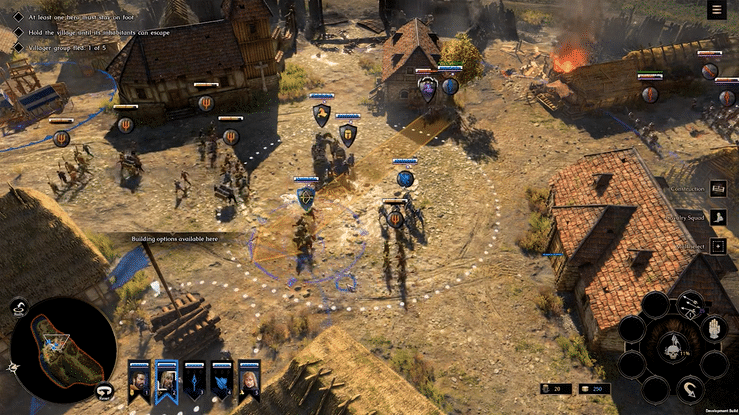Open the hamburger menu button
The width and height of the screenshot is (739, 415).
[716, 10]
